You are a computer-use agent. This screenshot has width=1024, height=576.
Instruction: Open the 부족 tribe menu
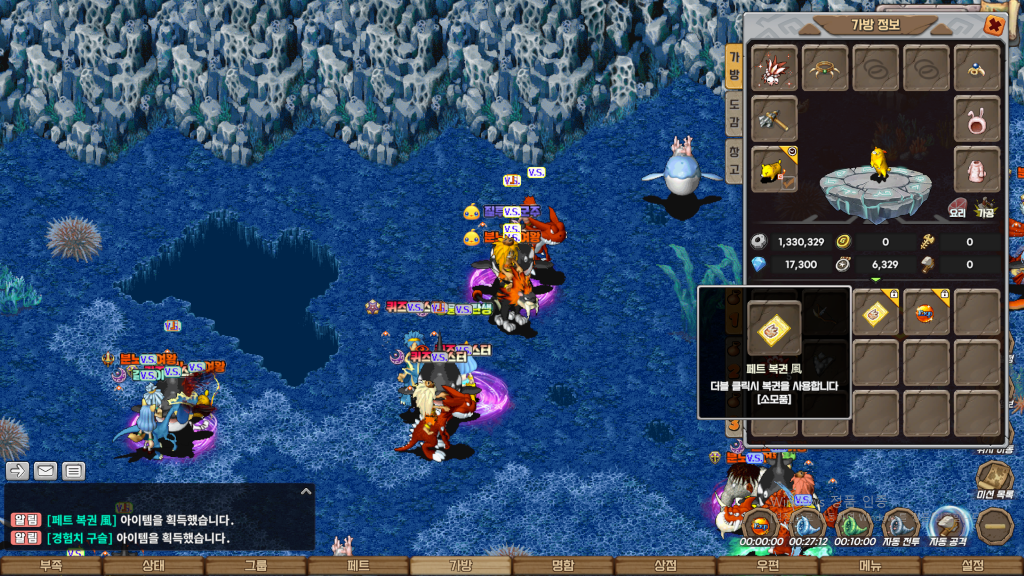(x=50, y=566)
